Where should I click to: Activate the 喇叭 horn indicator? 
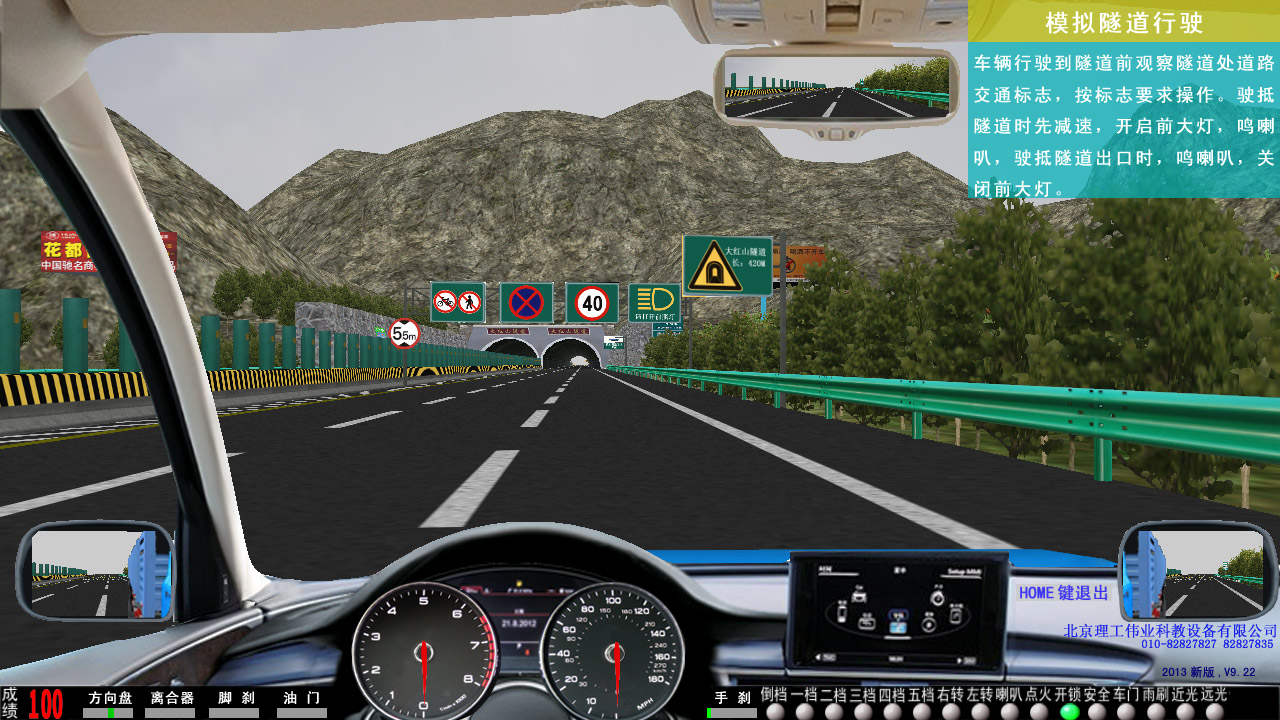click(1010, 711)
